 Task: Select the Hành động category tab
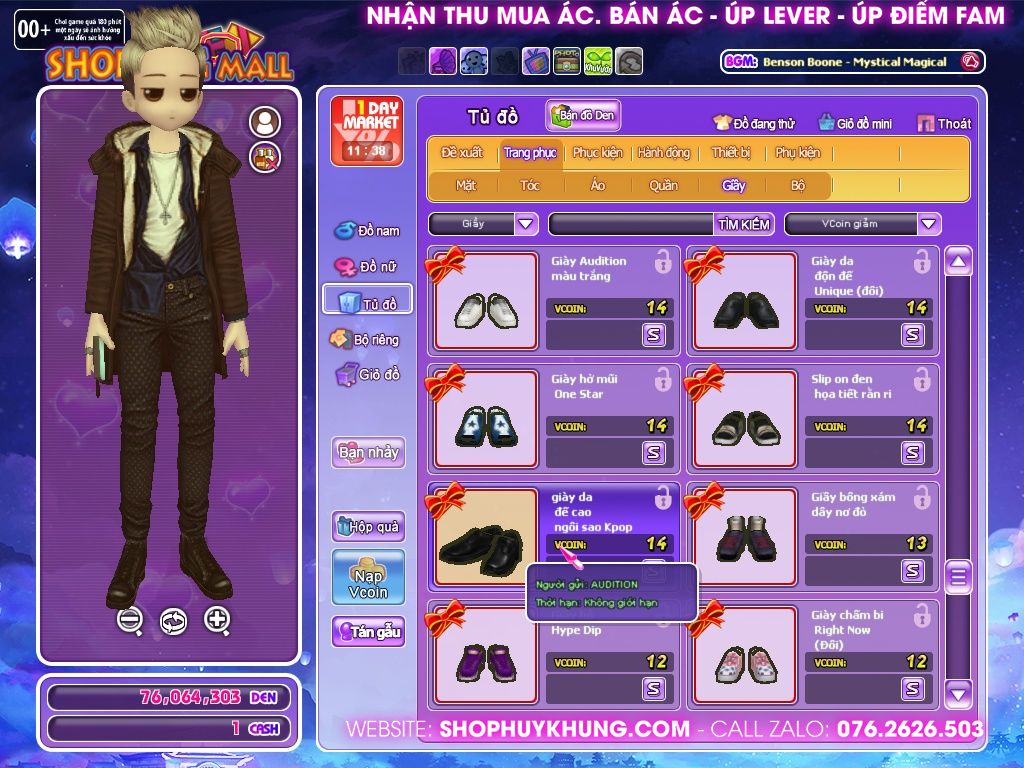pos(663,153)
